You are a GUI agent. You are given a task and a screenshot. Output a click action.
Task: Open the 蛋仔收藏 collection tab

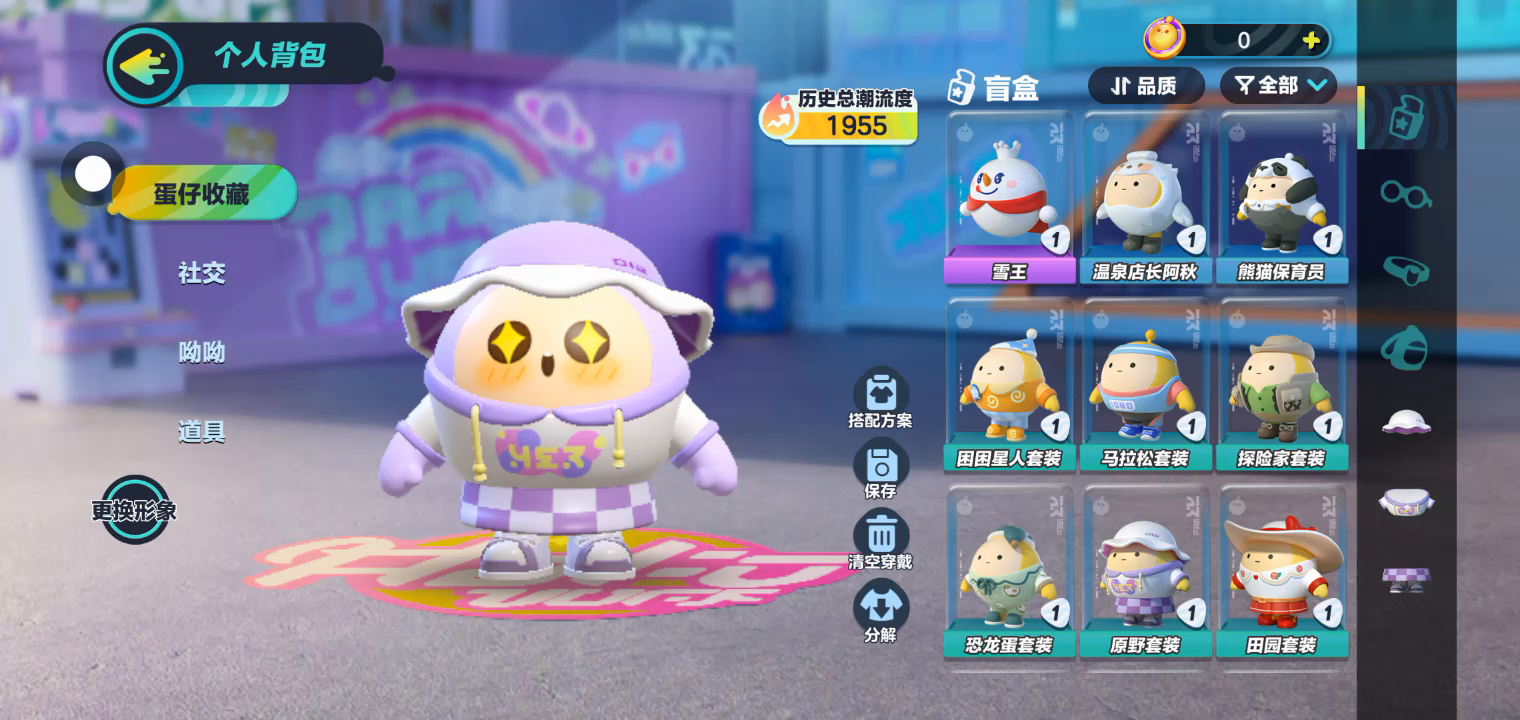(x=202, y=193)
